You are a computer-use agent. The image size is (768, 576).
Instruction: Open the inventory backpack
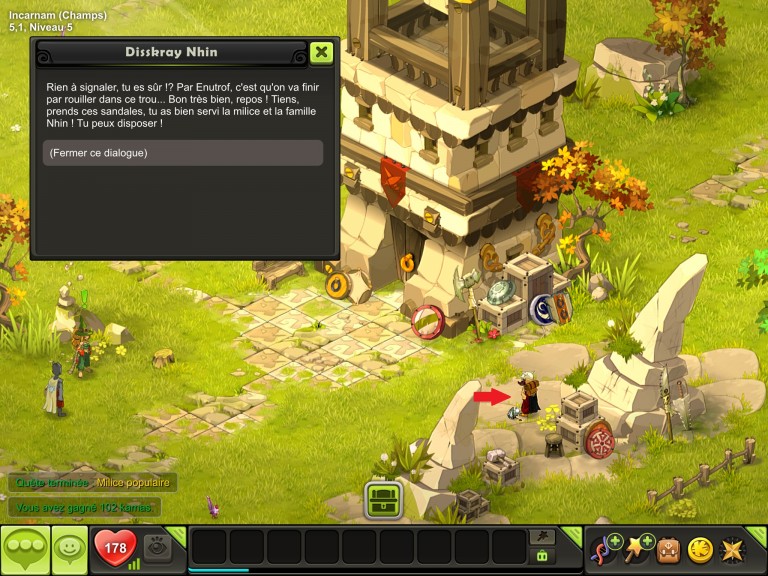click(x=669, y=549)
